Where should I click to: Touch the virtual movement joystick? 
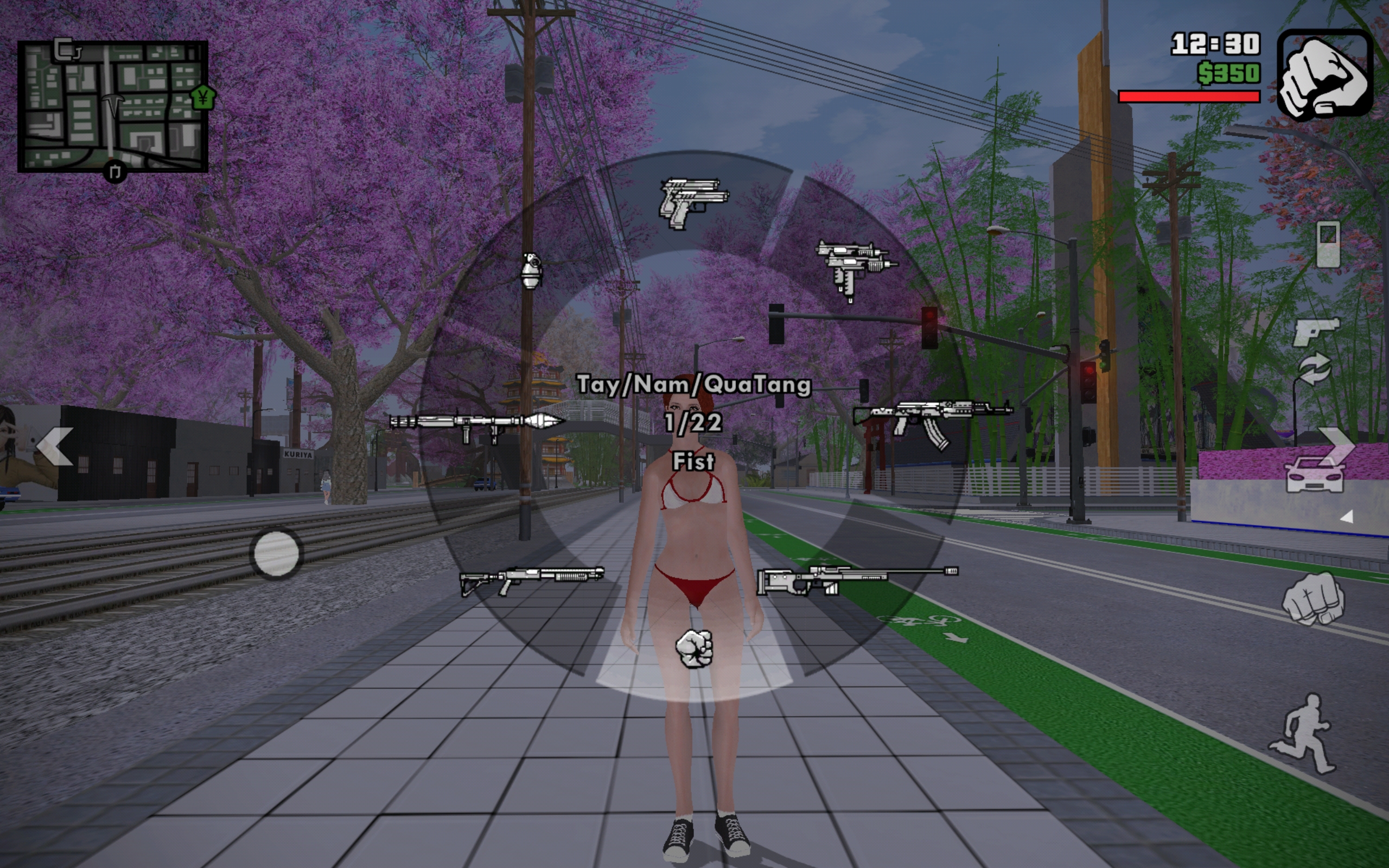click(276, 553)
